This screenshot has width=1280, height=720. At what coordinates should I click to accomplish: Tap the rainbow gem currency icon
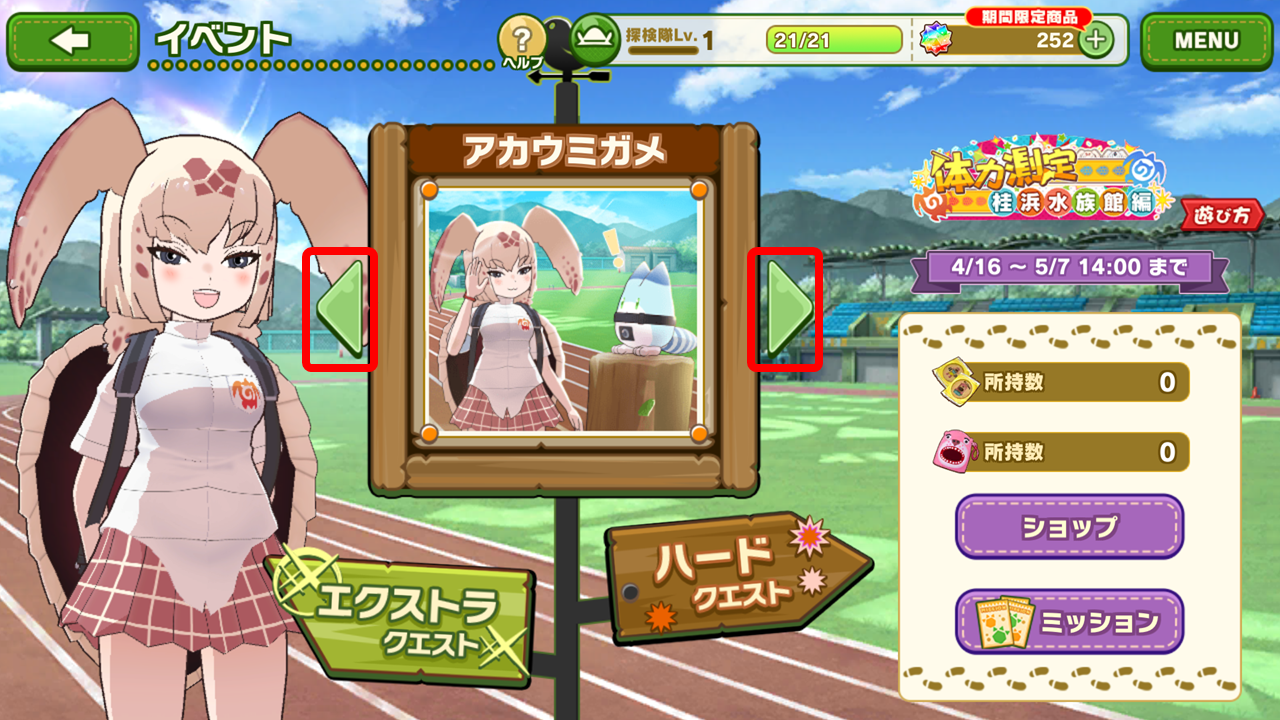point(936,40)
